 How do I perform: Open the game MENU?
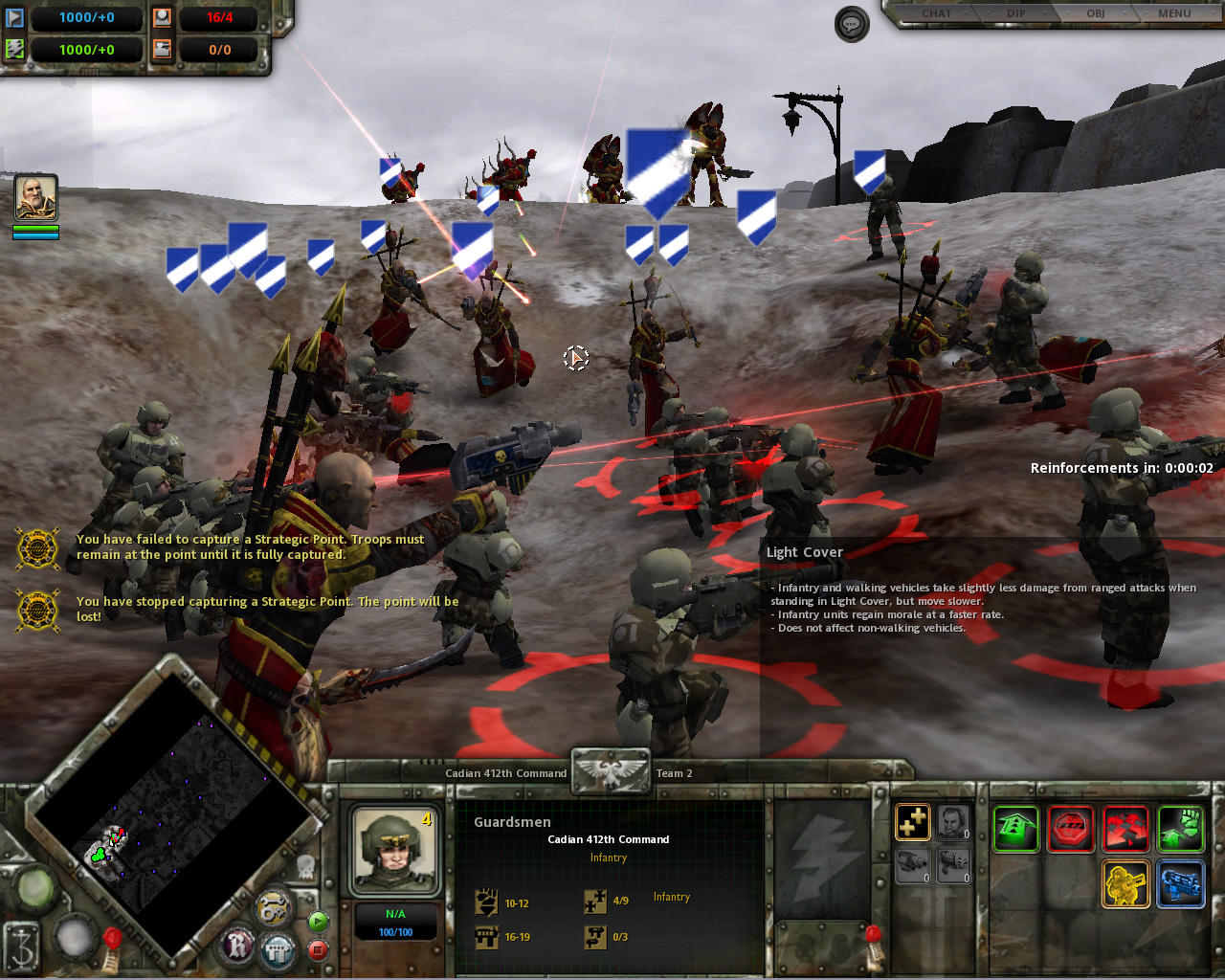(1174, 13)
